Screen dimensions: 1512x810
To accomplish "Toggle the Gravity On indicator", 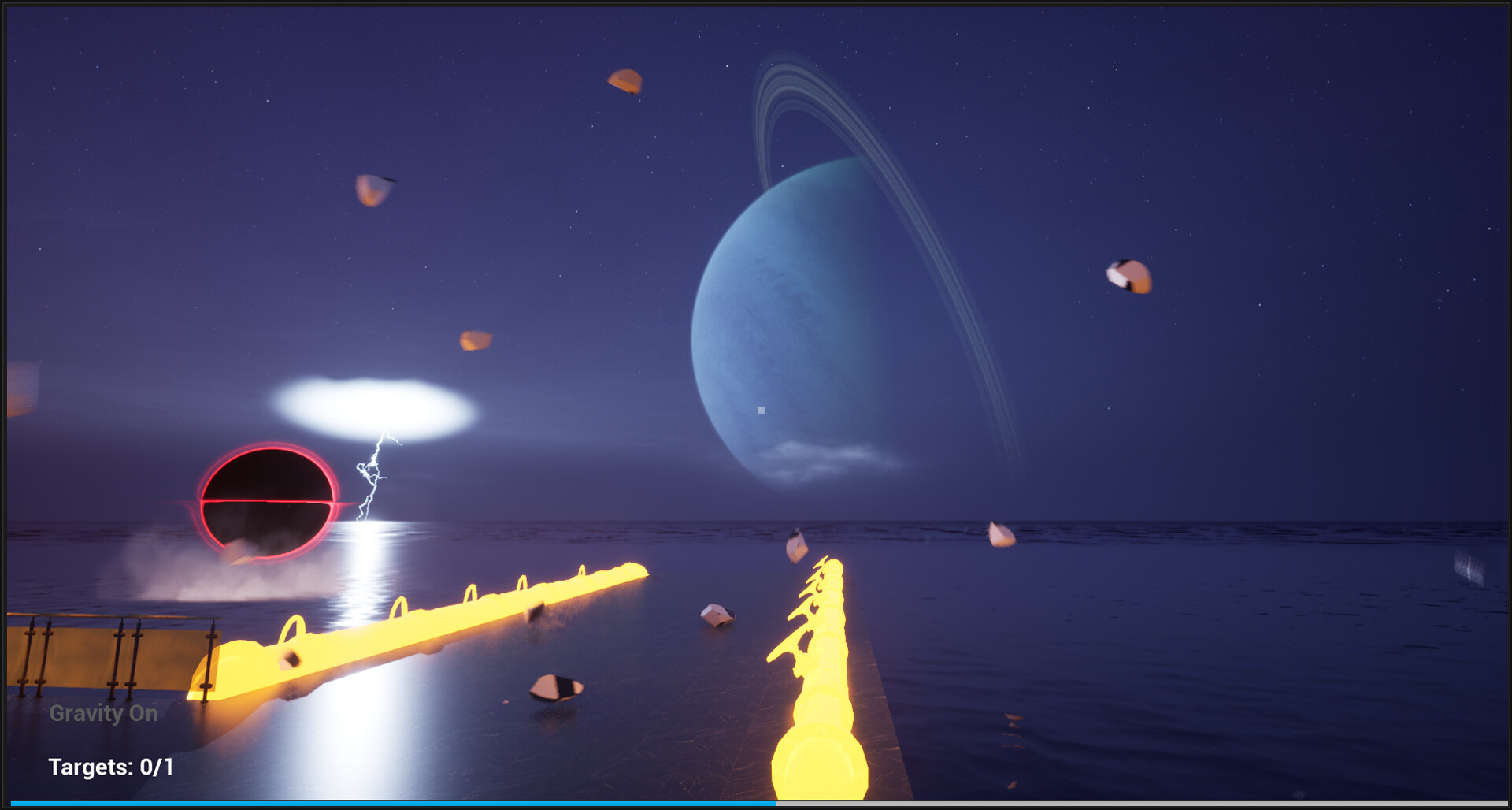I will [x=102, y=714].
